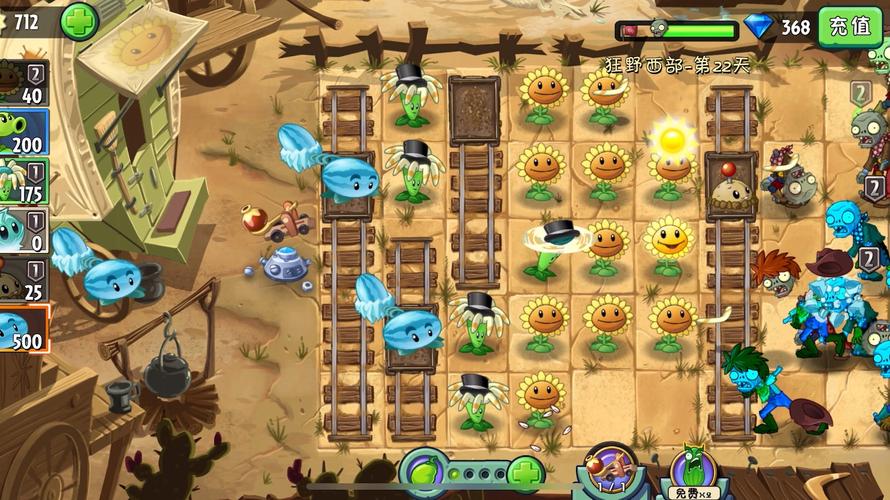Pick the 175-cost Bloomerang seed packet
890x500 pixels.
[x=23, y=180]
